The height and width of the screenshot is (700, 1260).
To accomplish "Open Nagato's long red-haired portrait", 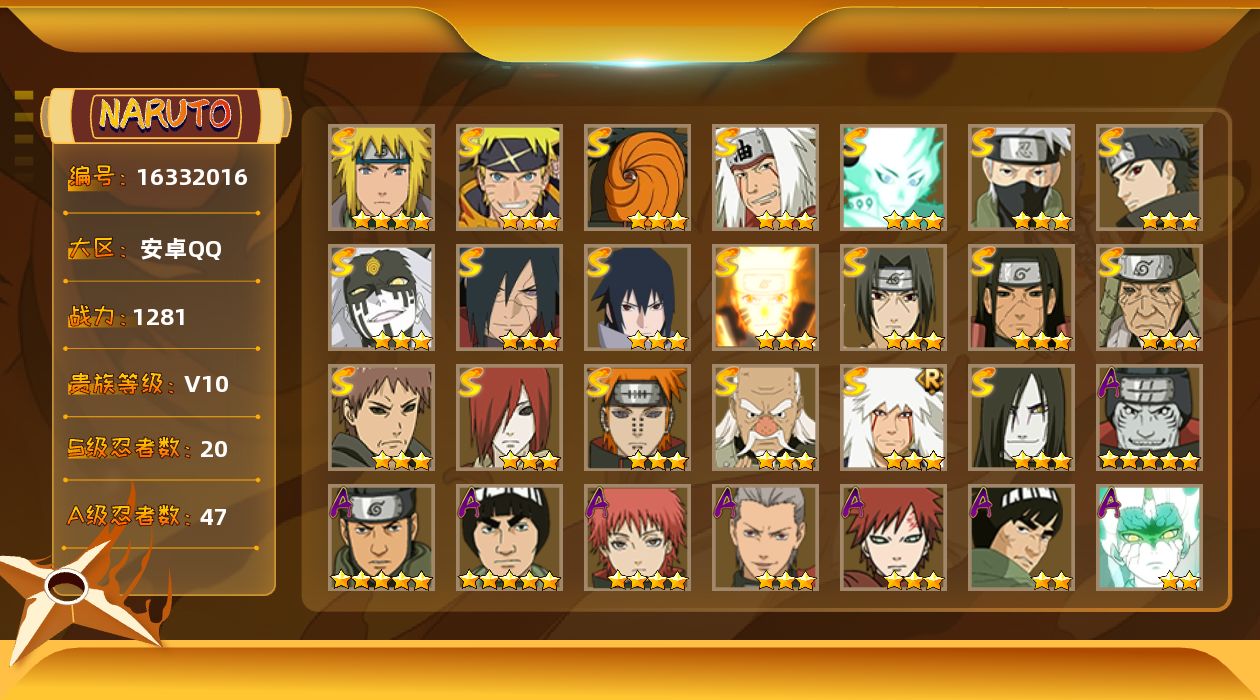I will [x=509, y=417].
